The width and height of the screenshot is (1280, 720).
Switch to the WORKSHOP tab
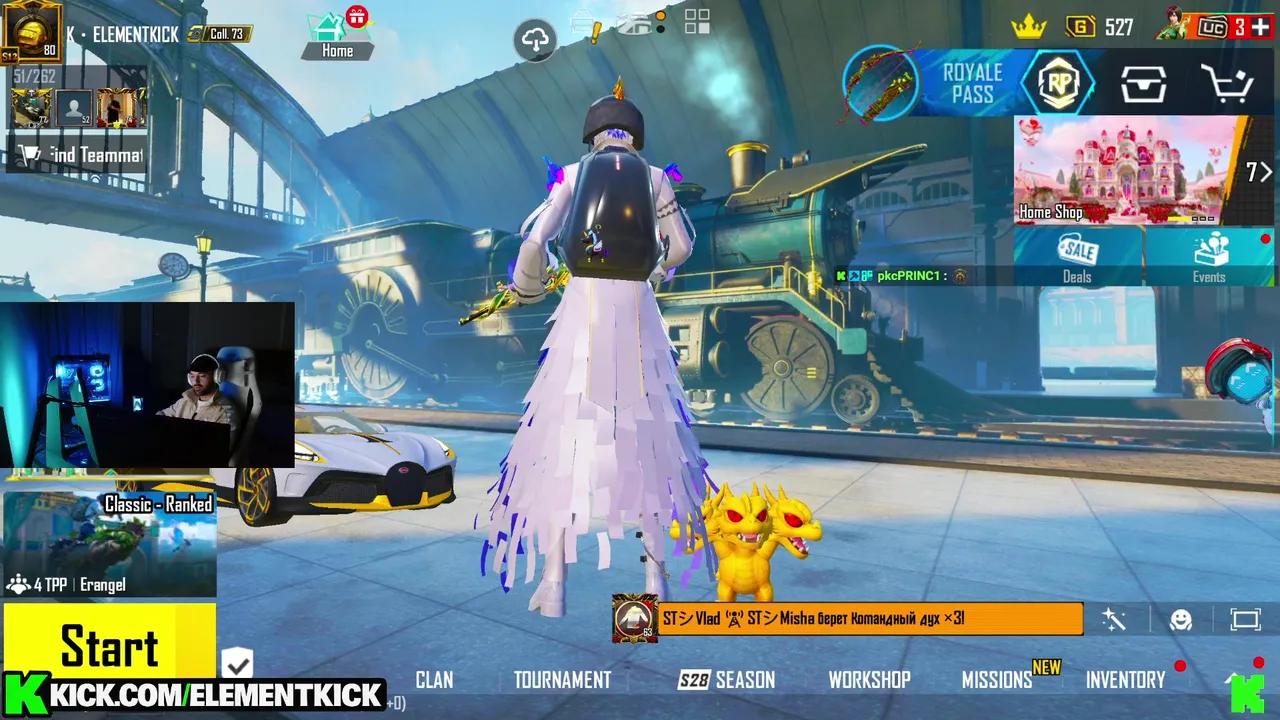click(869, 680)
